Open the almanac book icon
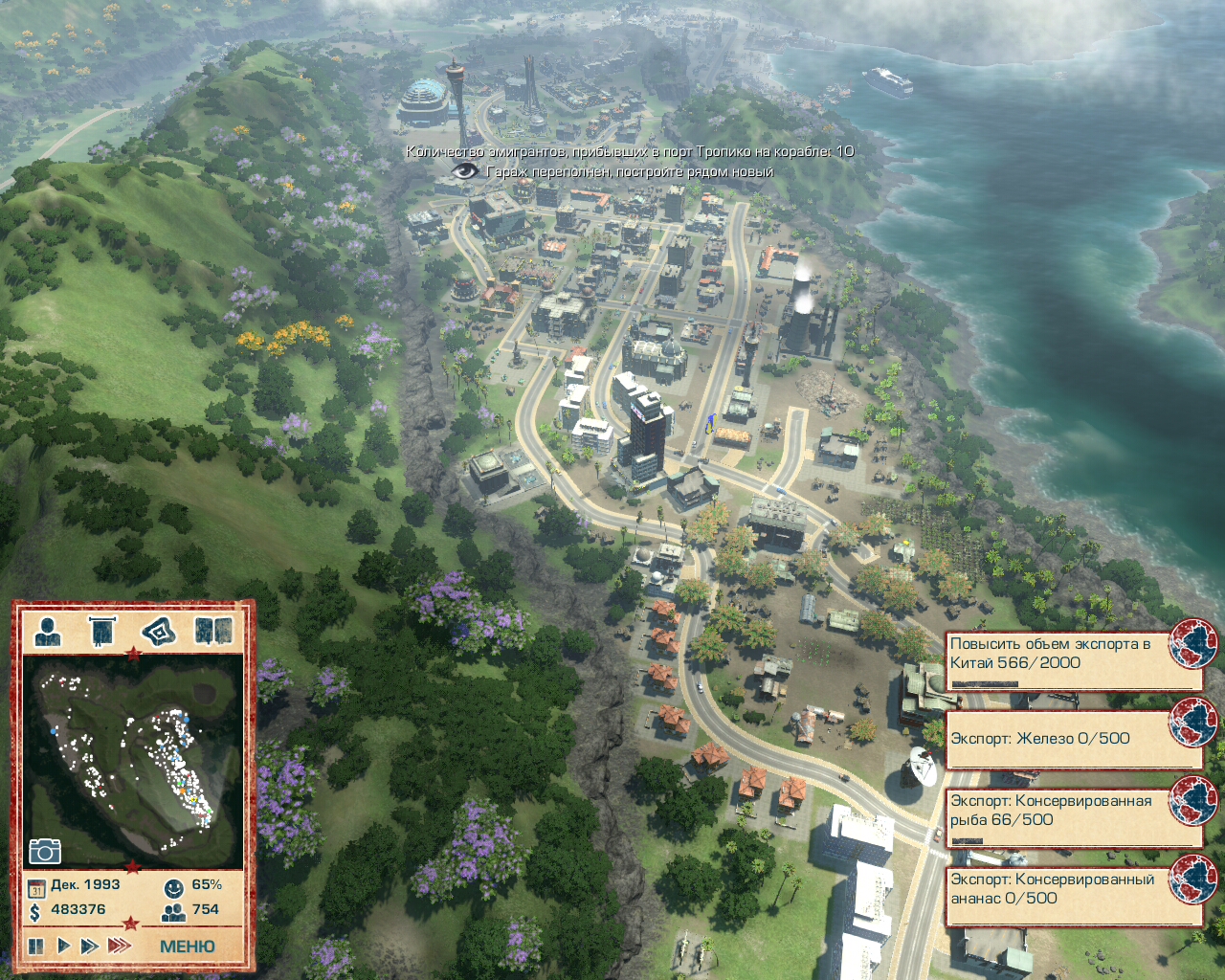 pyautogui.click(x=212, y=632)
